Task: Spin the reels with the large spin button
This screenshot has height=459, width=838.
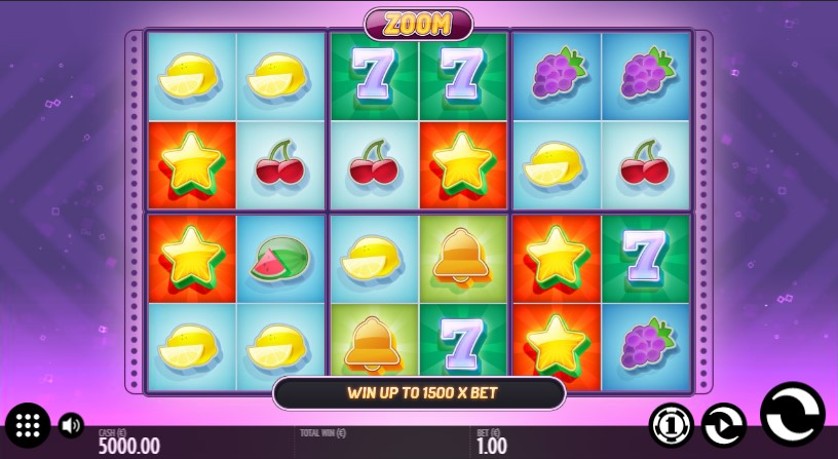Action: tap(792, 412)
